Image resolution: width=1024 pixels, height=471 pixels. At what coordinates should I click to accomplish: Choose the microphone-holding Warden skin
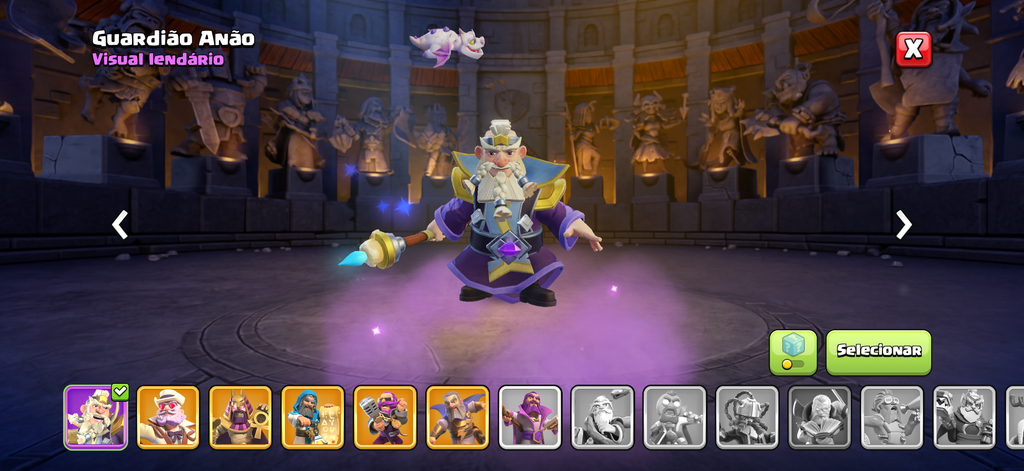tap(385, 417)
